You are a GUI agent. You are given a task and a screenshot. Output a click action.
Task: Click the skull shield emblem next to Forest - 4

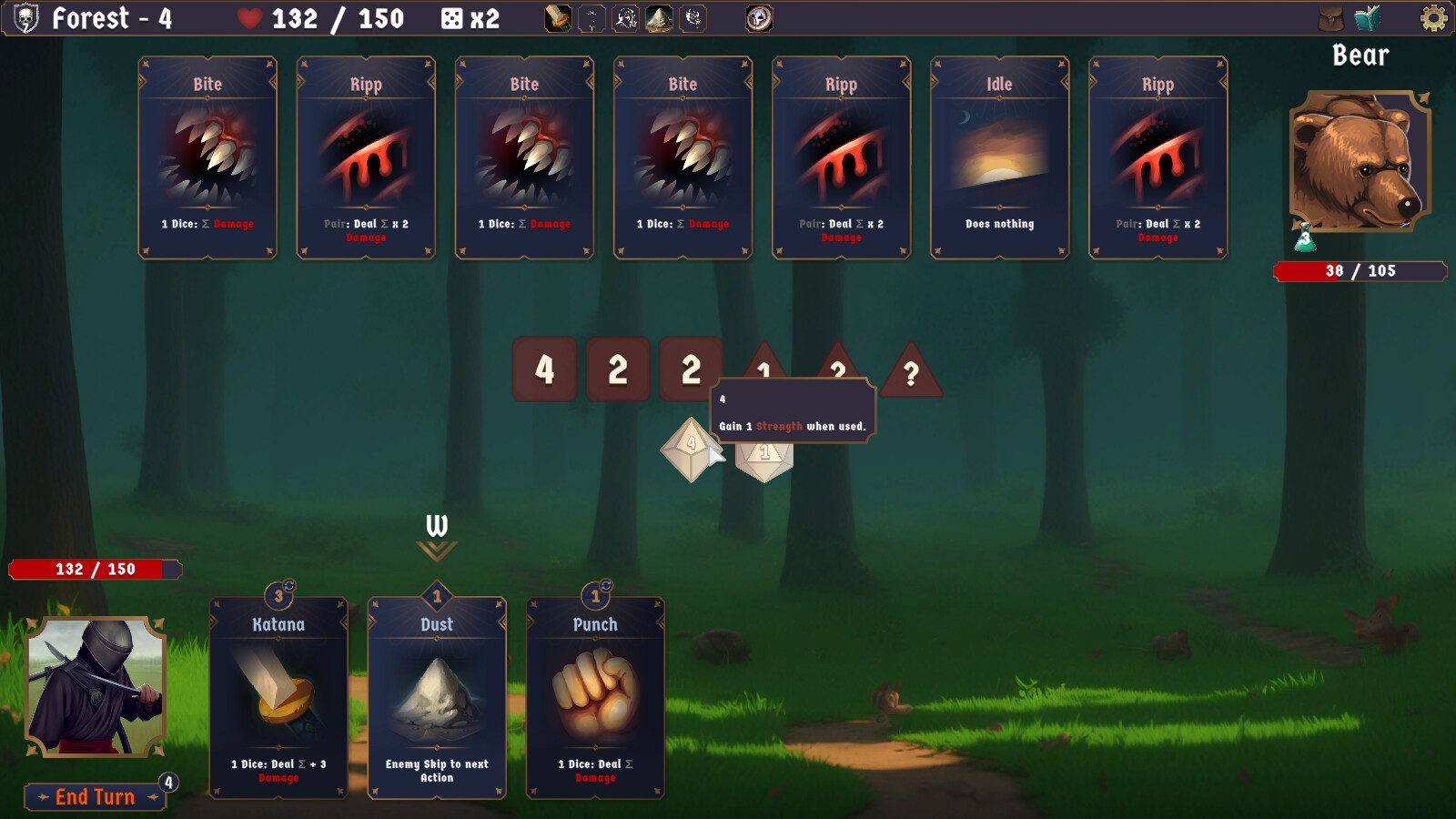coord(25,18)
